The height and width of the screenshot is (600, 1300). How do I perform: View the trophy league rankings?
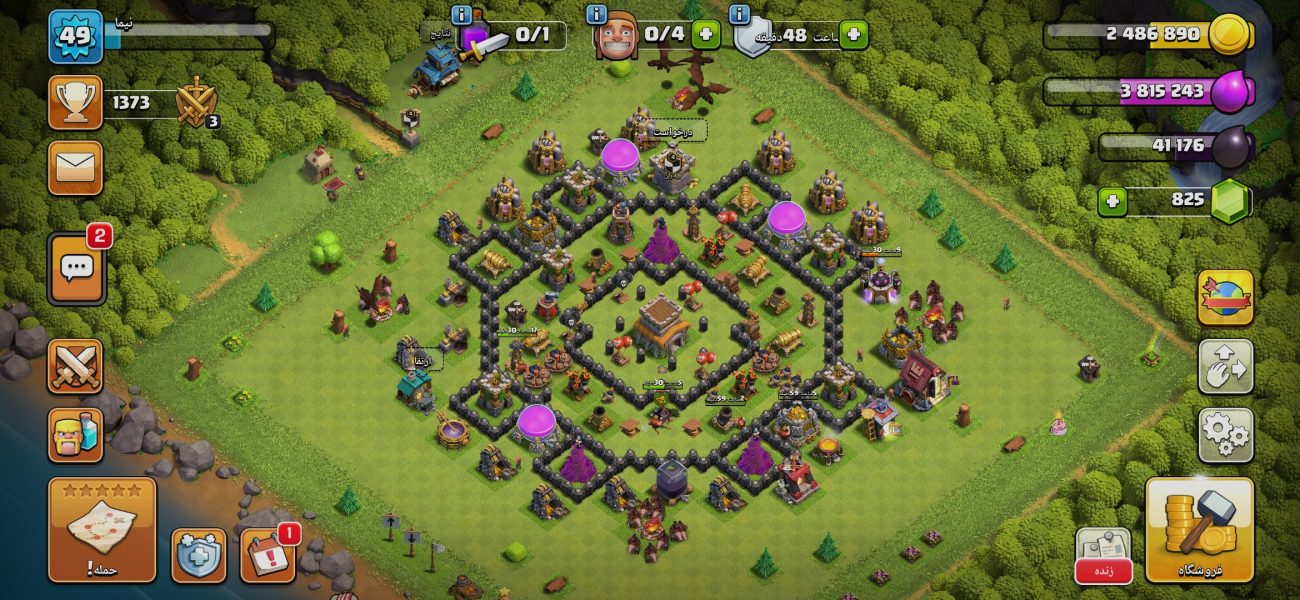pyautogui.click(x=75, y=102)
